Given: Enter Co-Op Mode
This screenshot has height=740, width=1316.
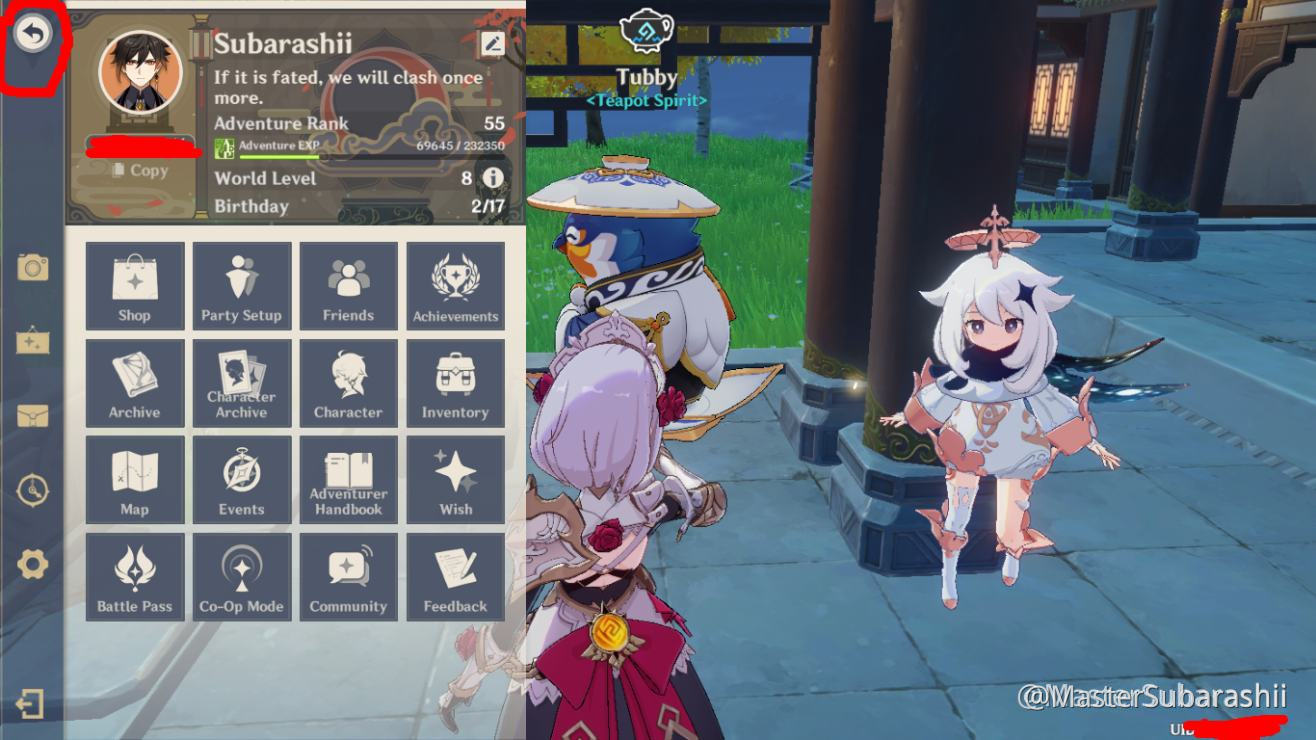Looking at the screenshot, I should (x=241, y=576).
